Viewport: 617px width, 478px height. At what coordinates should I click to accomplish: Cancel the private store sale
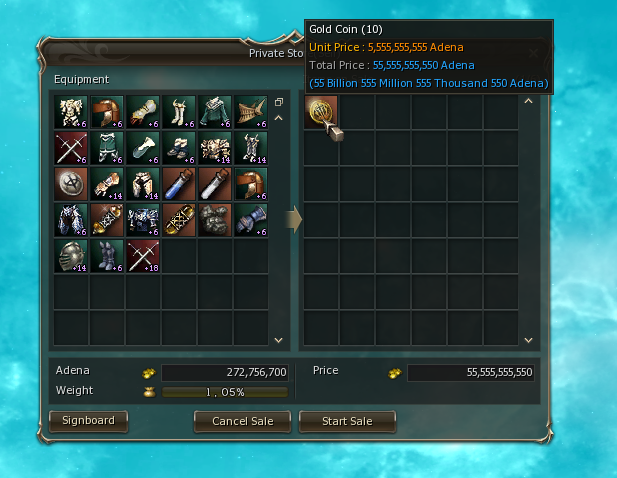coord(242,421)
